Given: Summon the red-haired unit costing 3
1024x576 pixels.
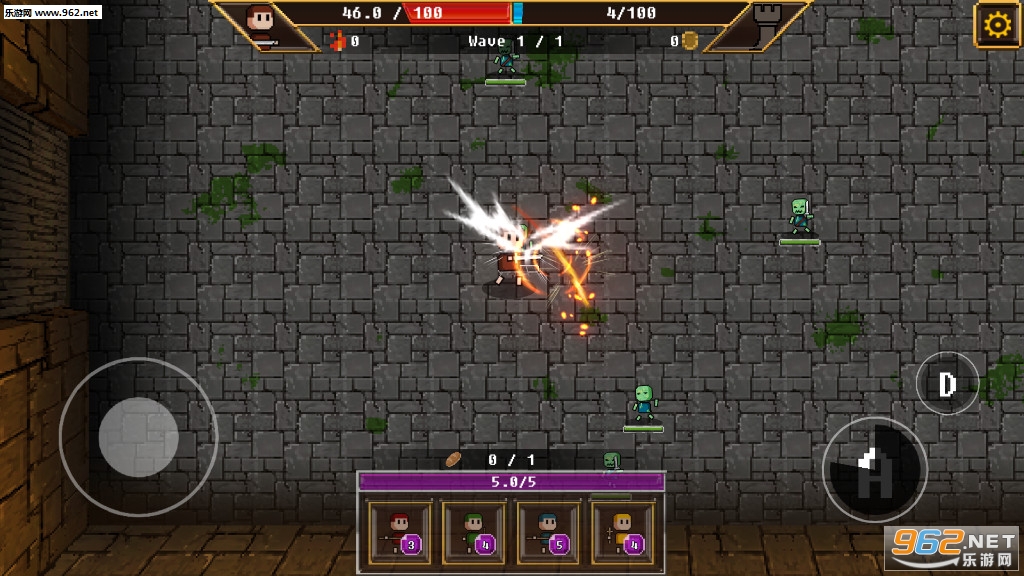Looking at the screenshot, I should tap(400, 532).
